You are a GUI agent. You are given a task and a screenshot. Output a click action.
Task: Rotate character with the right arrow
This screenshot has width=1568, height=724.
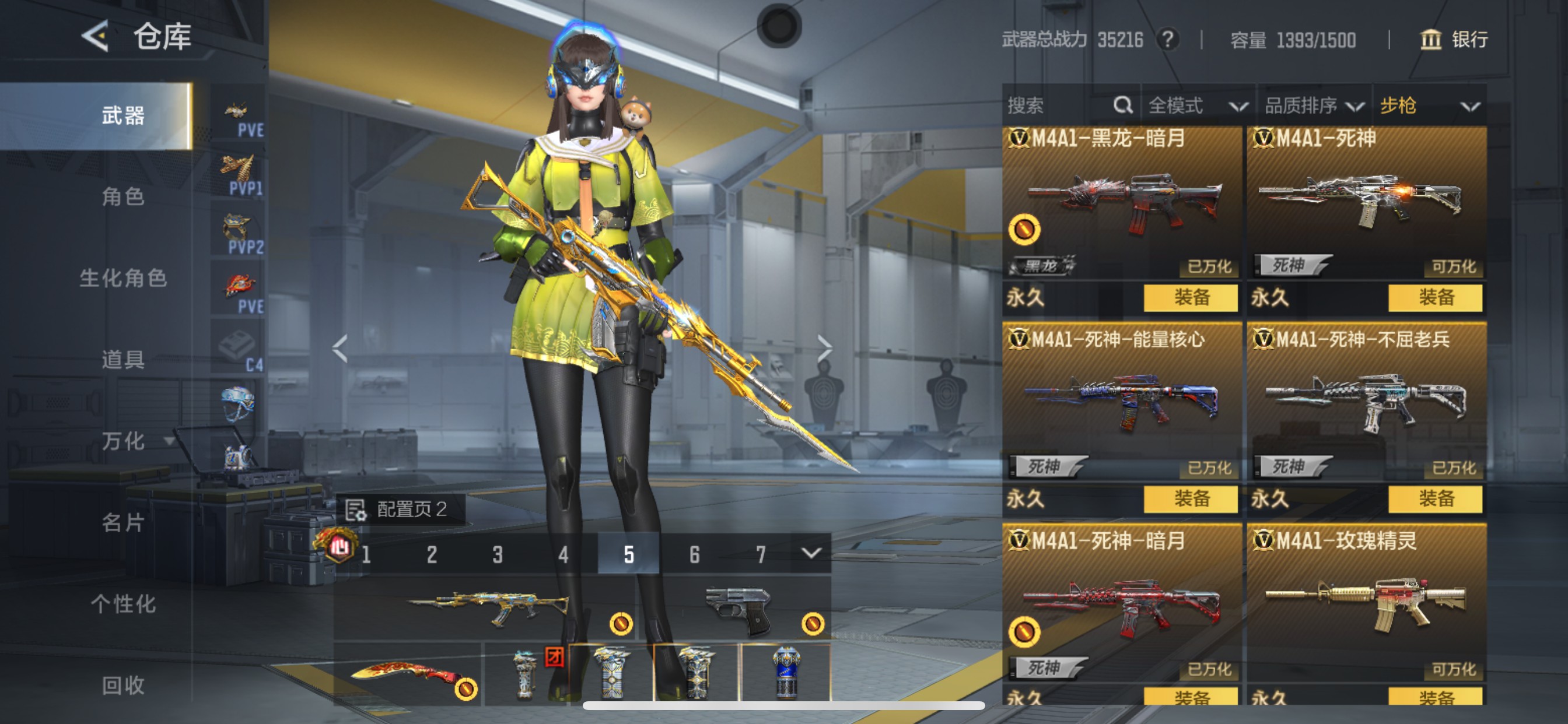tap(824, 349)
